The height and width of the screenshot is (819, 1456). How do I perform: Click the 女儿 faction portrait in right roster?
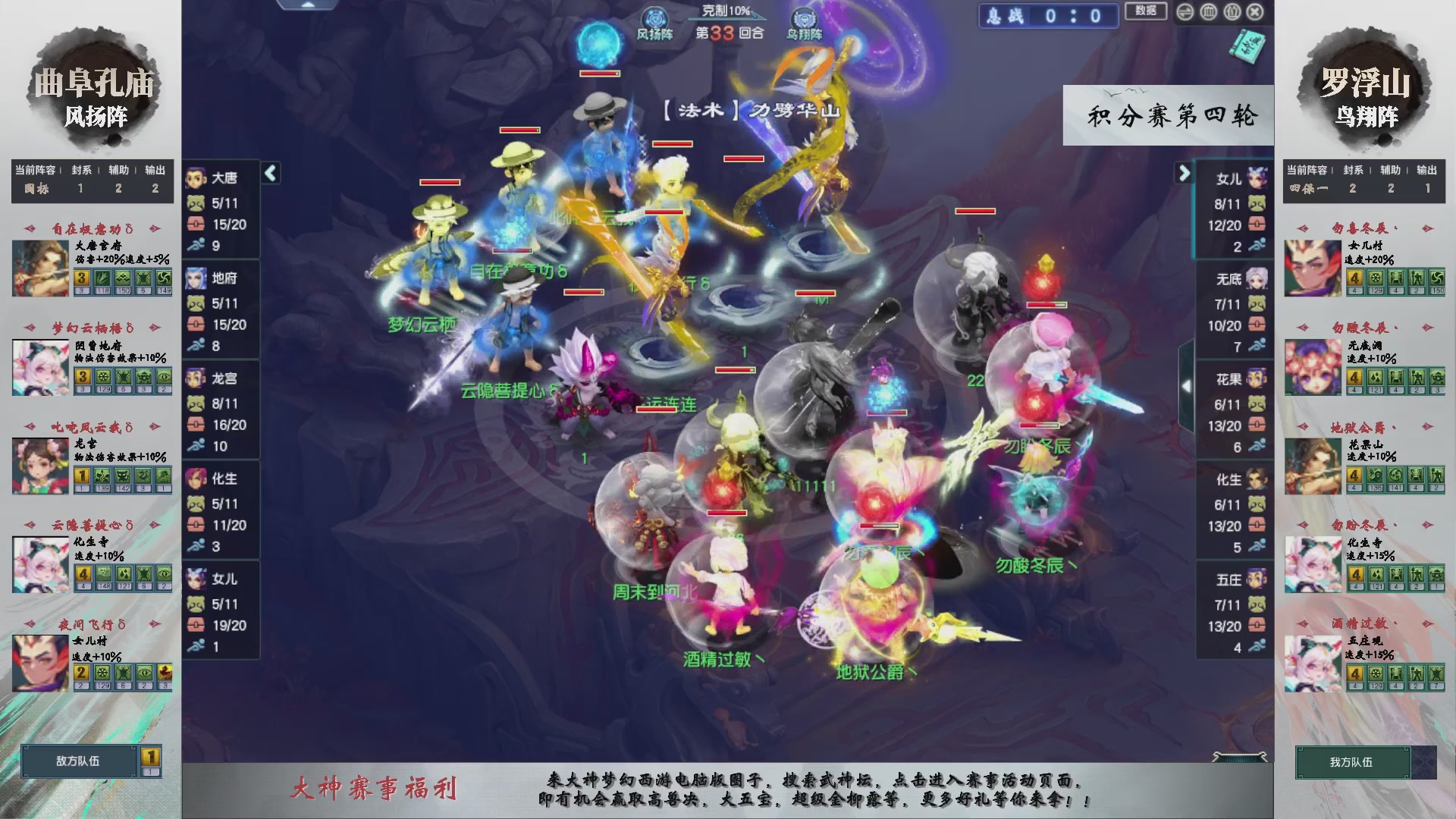1259,177
